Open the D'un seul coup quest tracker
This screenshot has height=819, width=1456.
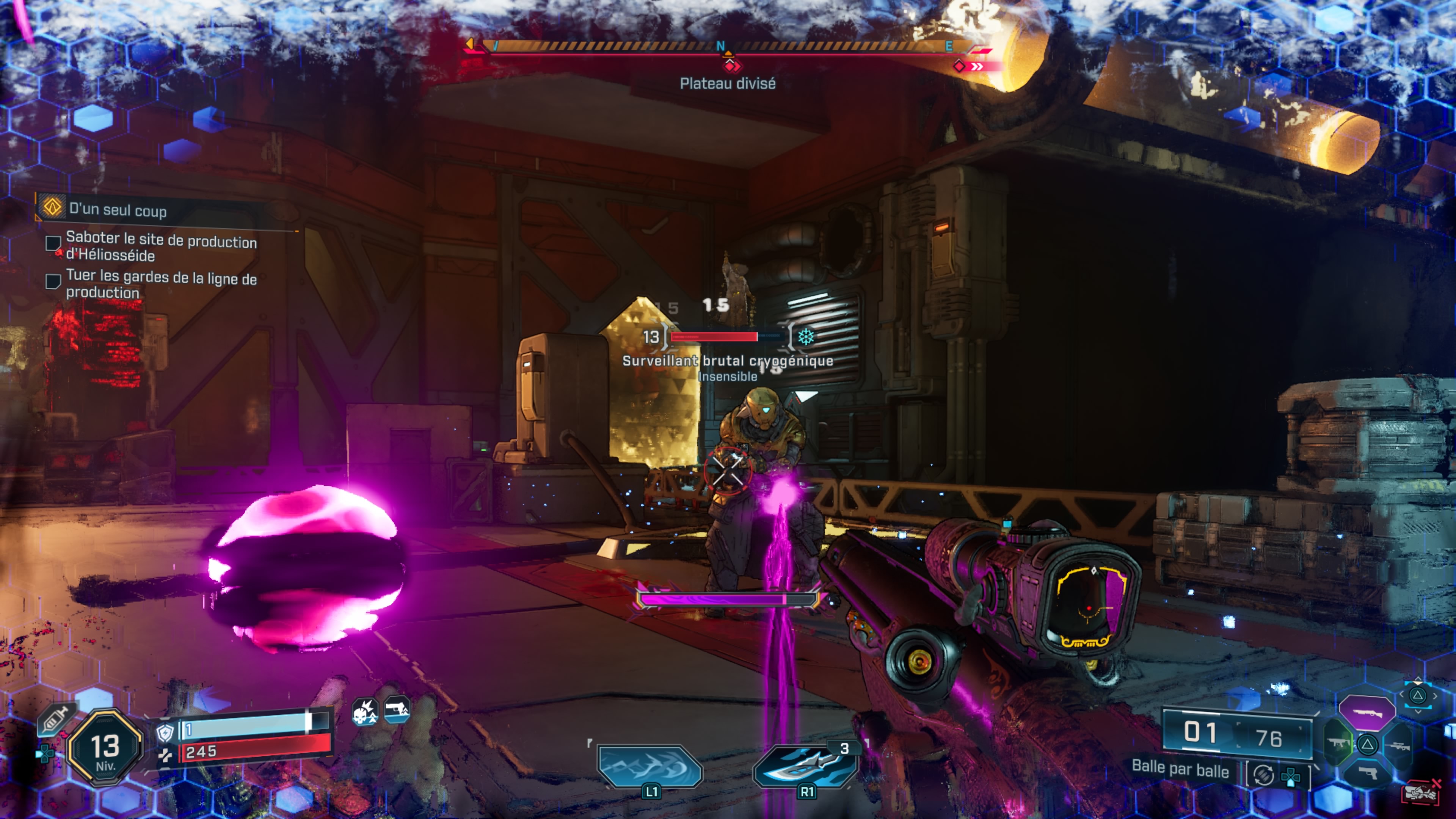click(x=118, y=210)
